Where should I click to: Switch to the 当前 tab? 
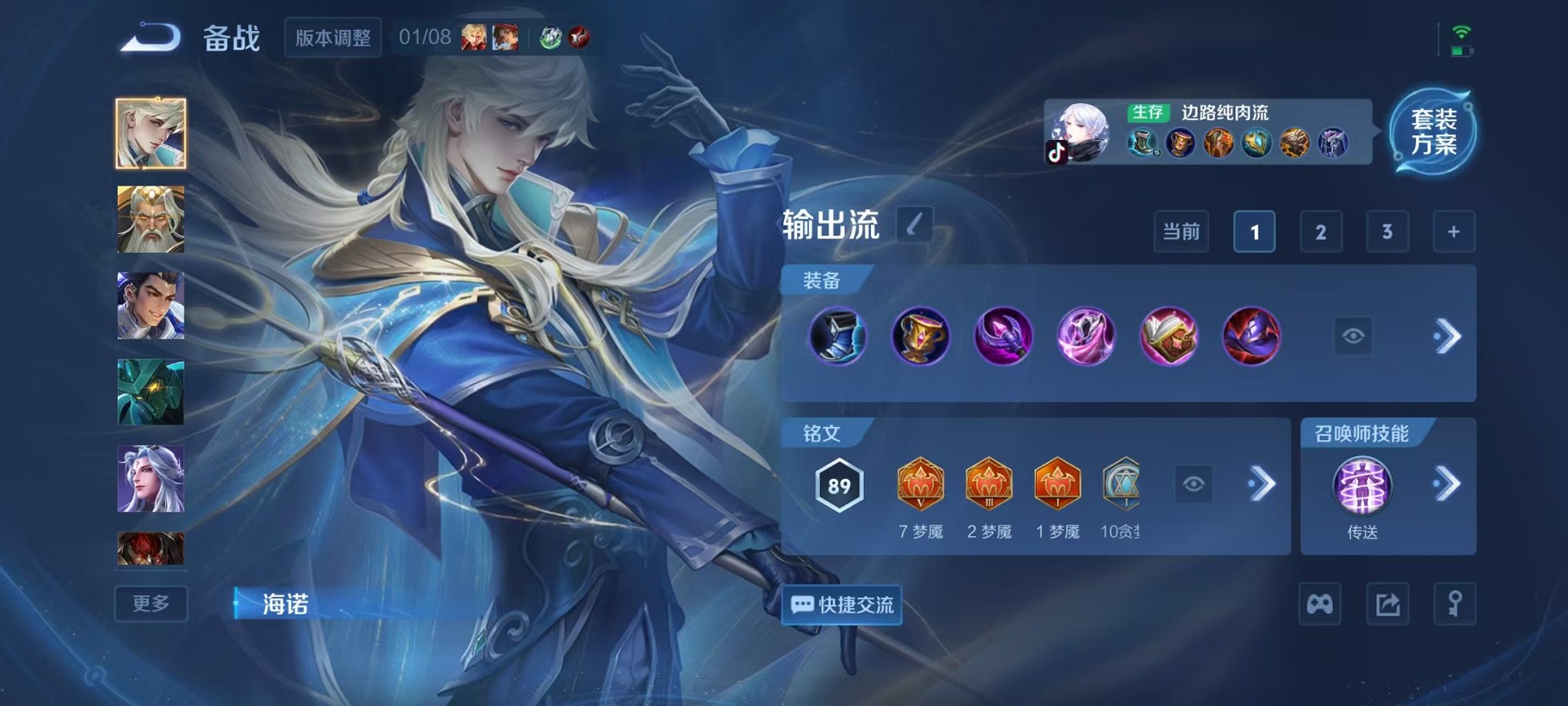[x=1181, y=231]
